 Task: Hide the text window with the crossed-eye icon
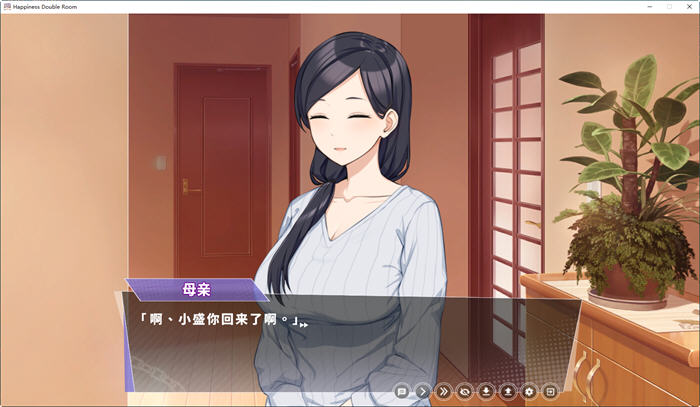coord(465,391)
